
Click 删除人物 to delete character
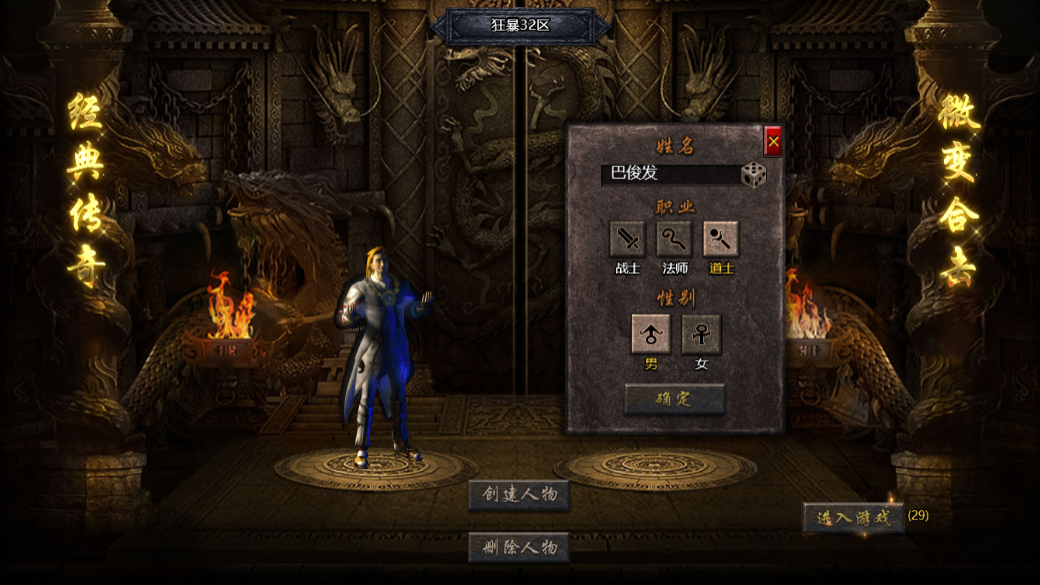coord(519,547)
